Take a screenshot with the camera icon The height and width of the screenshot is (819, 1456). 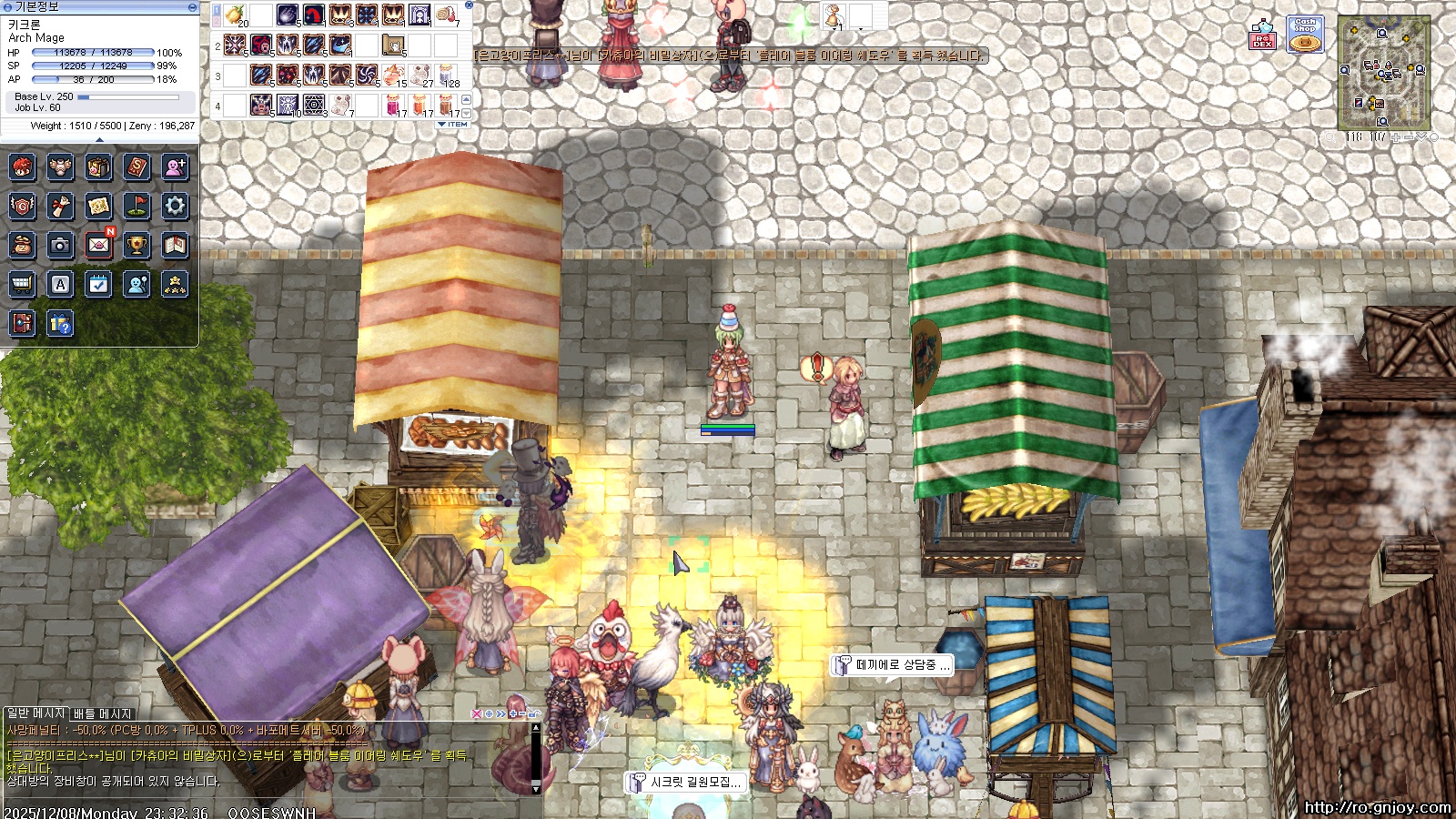[x=60, y=245]
